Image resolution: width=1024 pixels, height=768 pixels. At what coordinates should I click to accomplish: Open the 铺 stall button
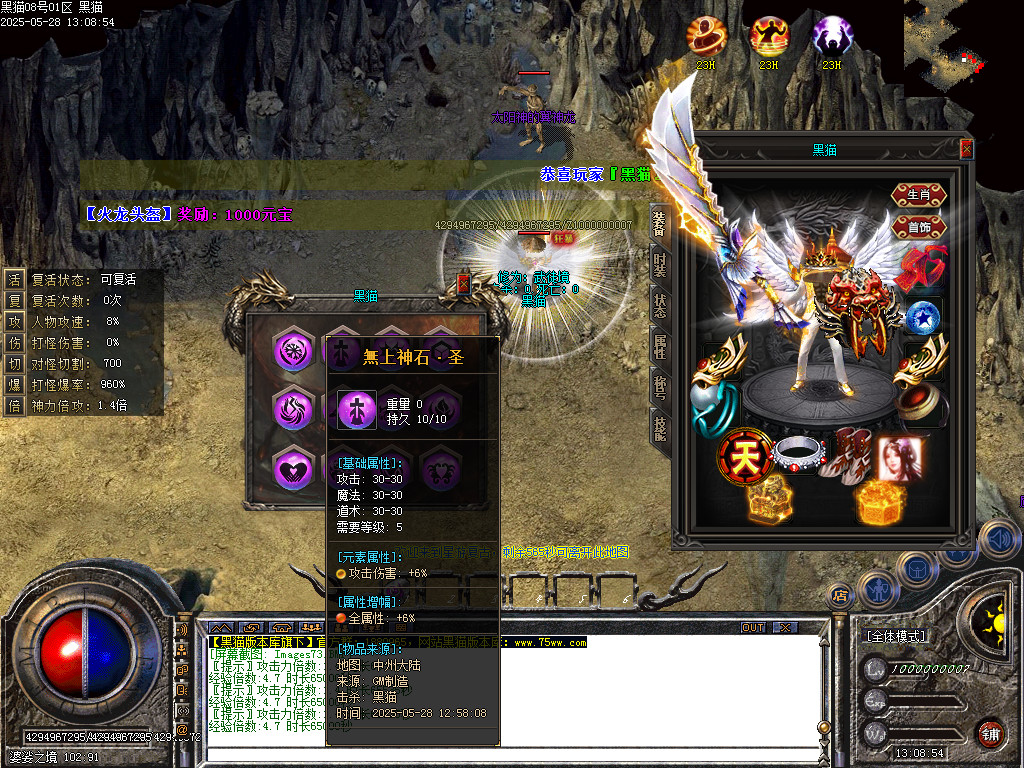tap(989, 733)
